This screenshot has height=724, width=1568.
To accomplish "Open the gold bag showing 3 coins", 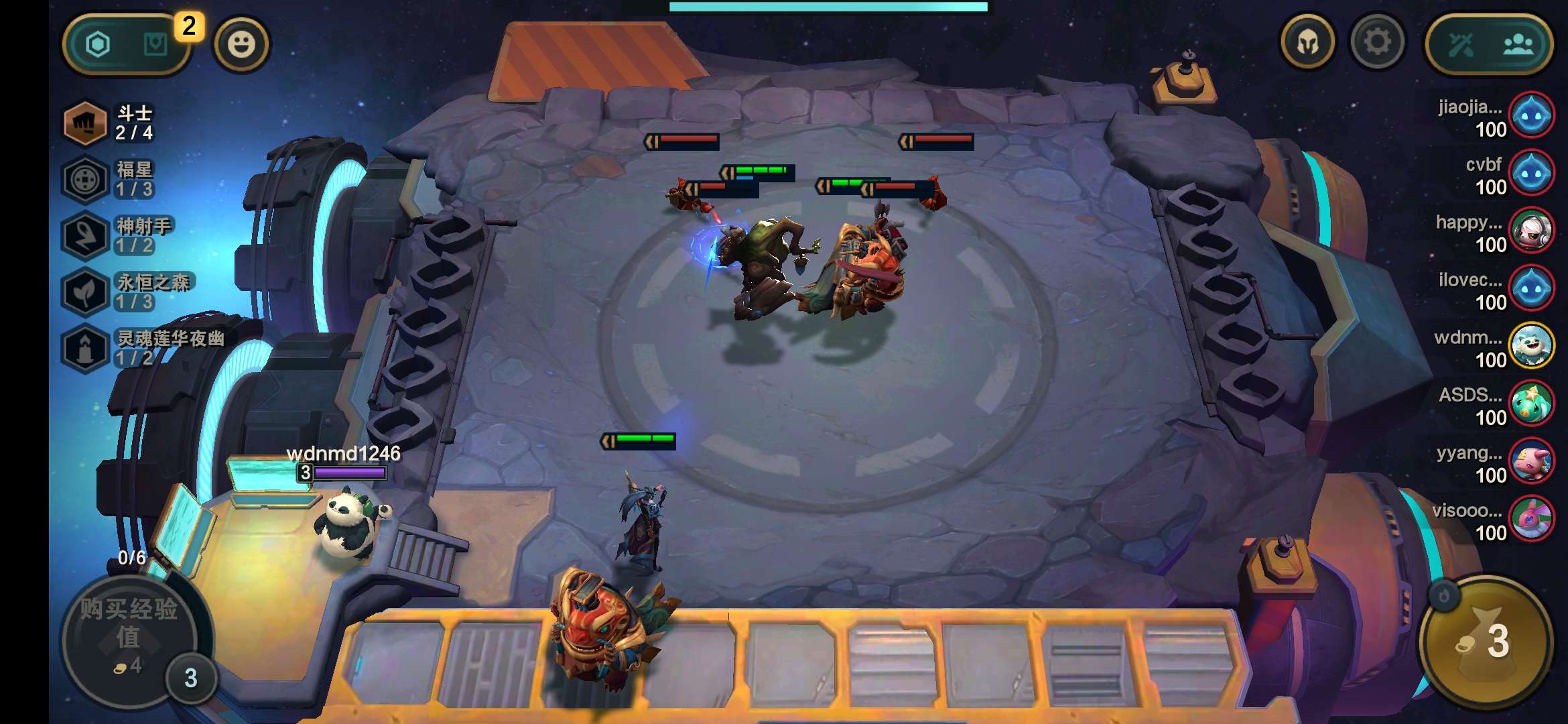I will point(1485,644).
